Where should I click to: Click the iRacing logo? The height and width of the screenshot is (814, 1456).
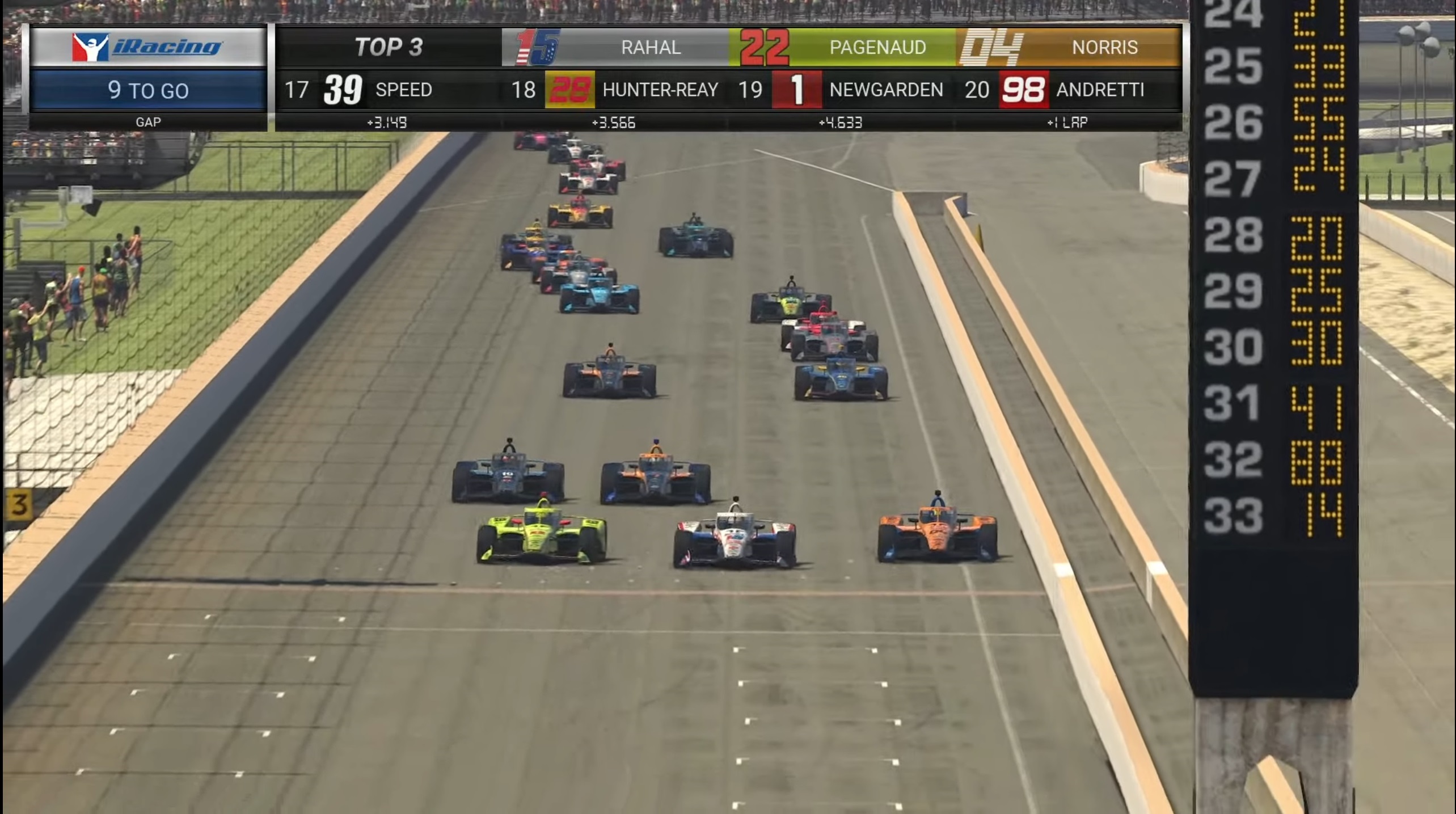pyautogui.click(x=147, y=47)
